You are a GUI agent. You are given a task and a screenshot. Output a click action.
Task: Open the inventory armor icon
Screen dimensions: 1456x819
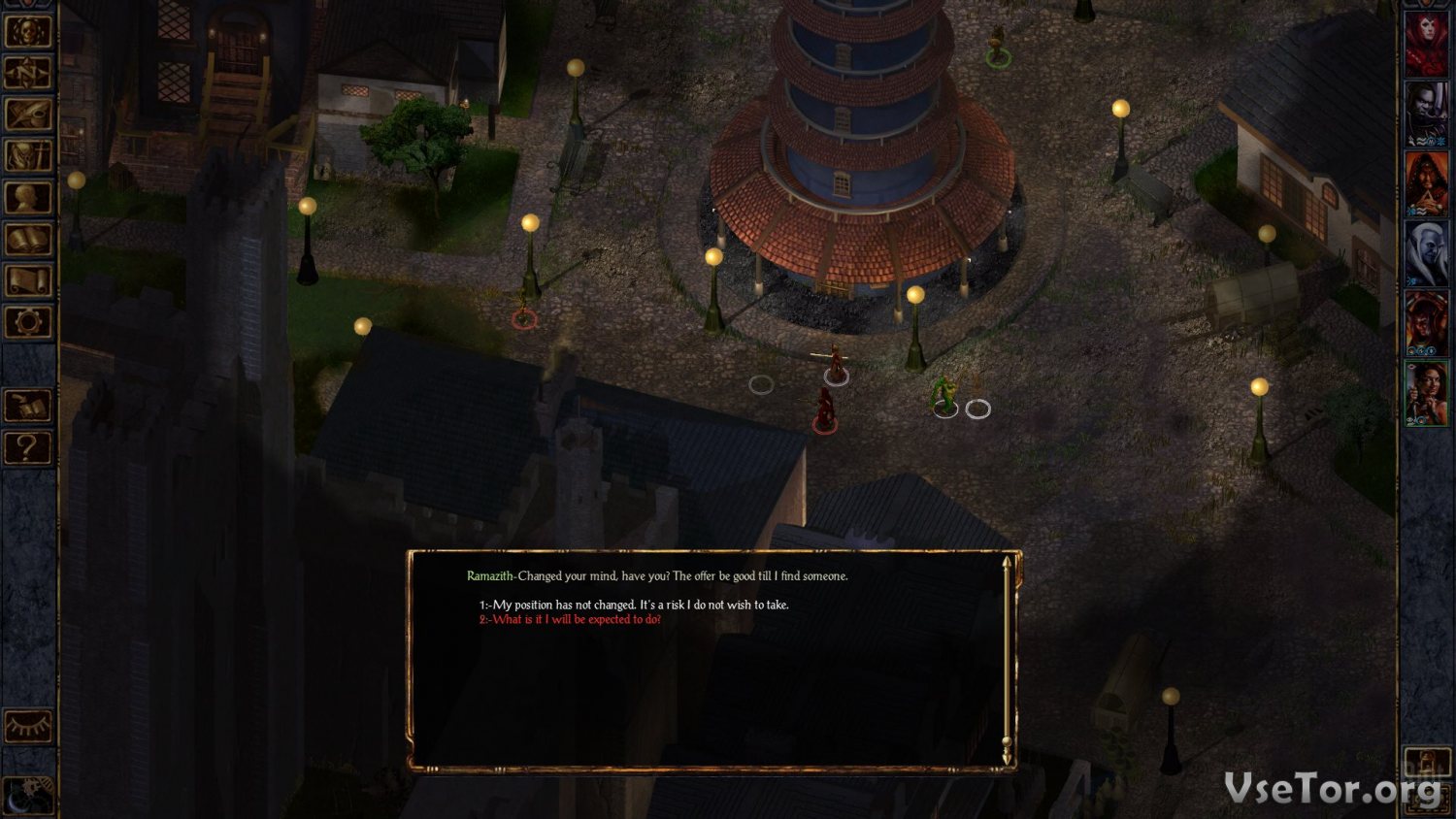tap(28, 155)
